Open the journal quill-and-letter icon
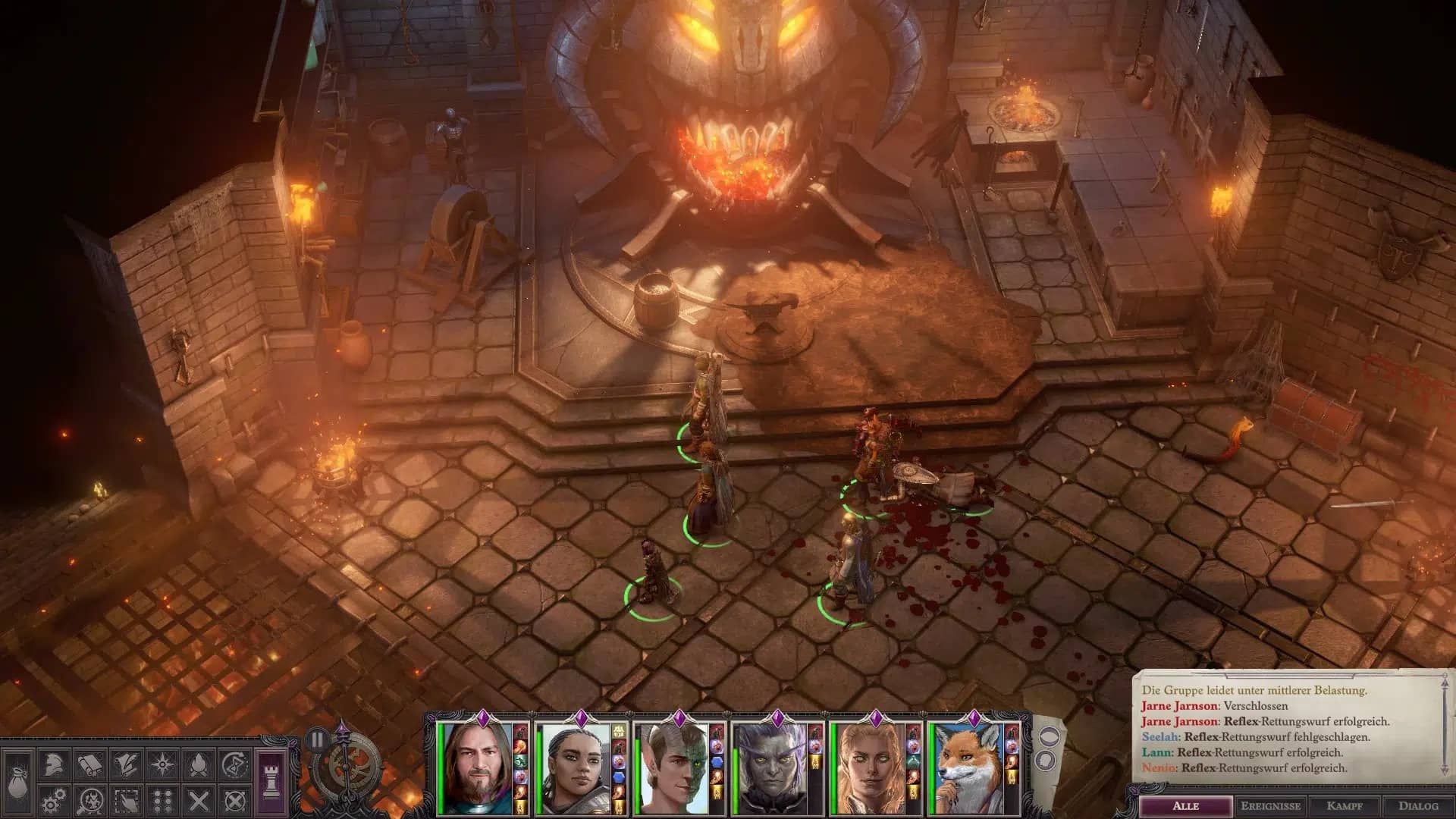Viewport: 1456px width, 819px height. pyautogui.click(x=125, y=764)
